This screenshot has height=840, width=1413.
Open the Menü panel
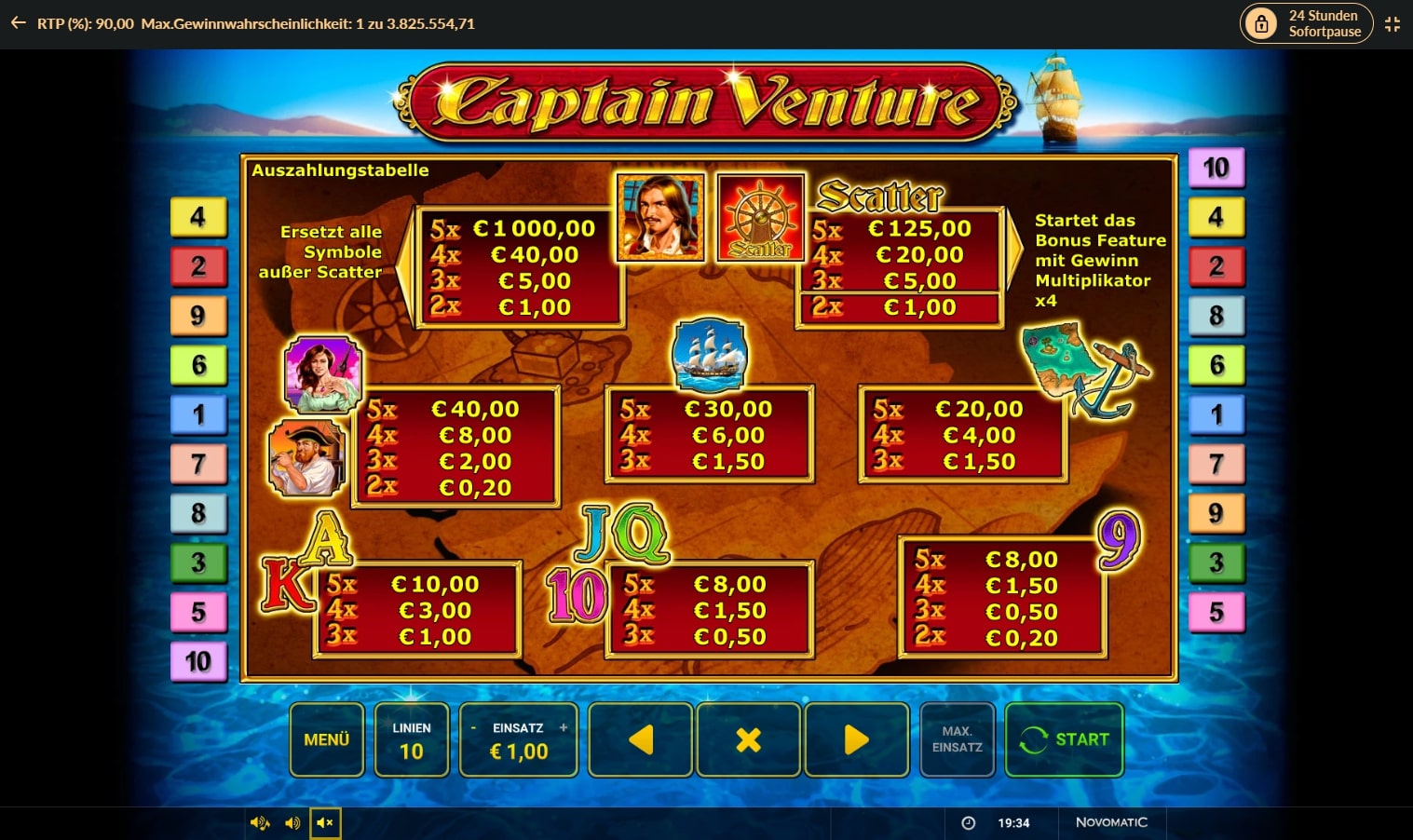point(326,739)
